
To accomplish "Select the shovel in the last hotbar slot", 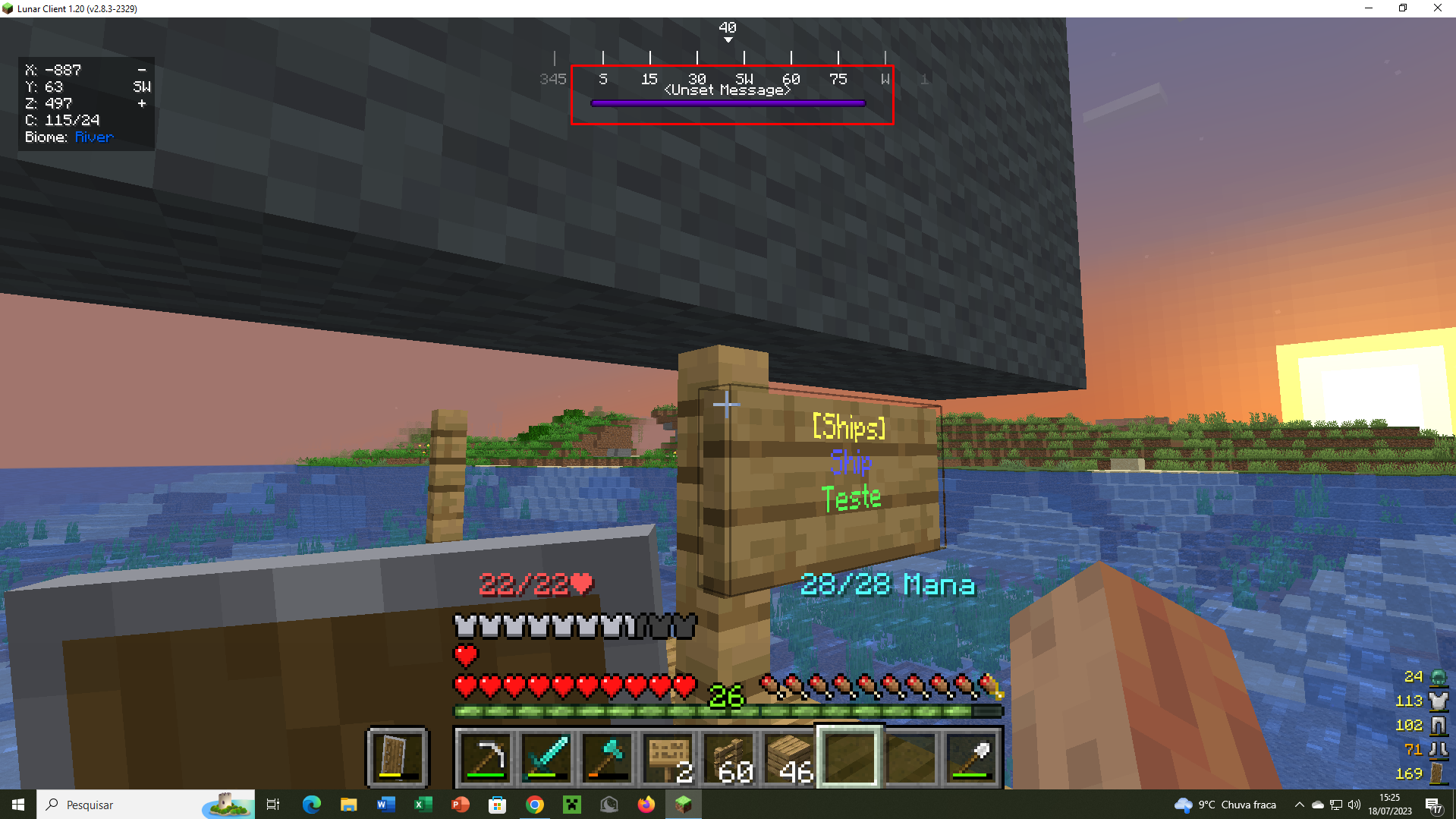I will (971, 757).
